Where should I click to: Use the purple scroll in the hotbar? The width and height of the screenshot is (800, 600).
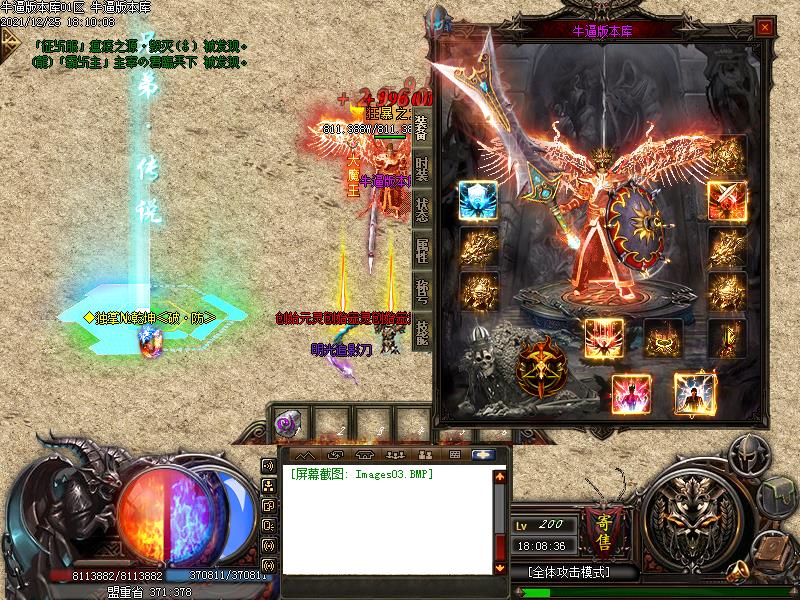pyautogui.click(x=286, y=423)
